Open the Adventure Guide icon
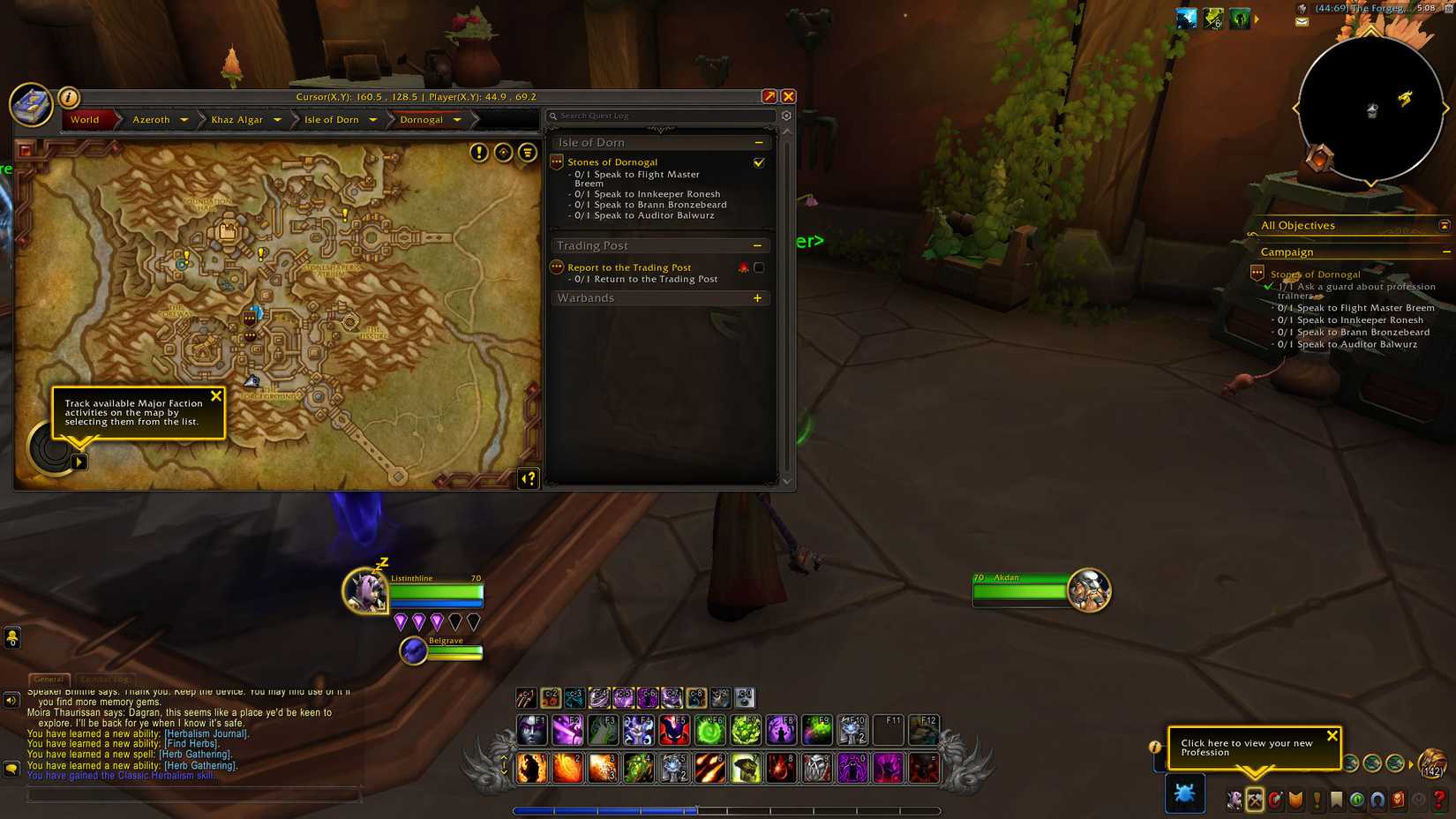 1397,800
